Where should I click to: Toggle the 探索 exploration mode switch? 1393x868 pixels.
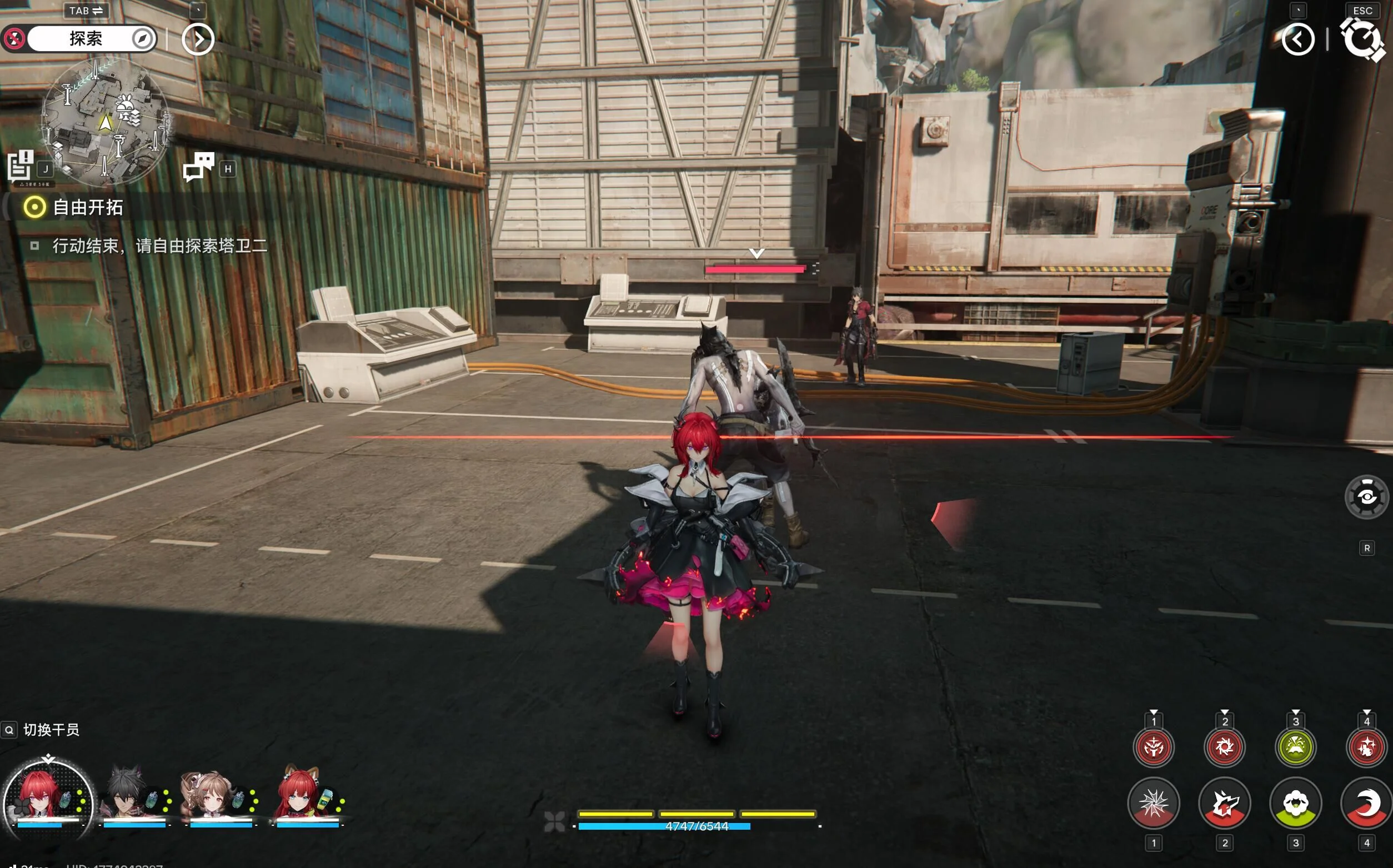click(x=86, y=39)
